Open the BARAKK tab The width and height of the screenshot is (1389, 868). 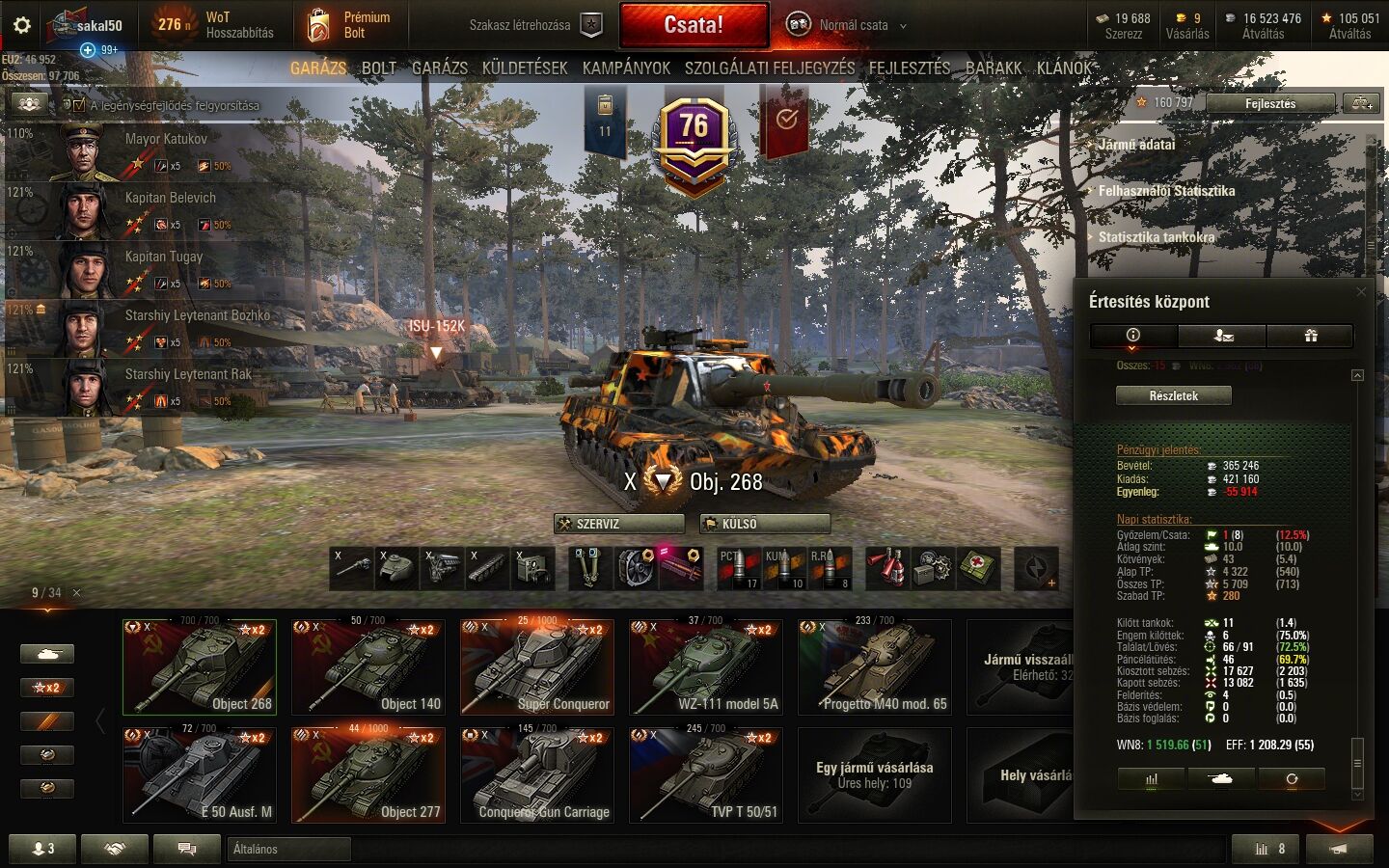(993, 68)
